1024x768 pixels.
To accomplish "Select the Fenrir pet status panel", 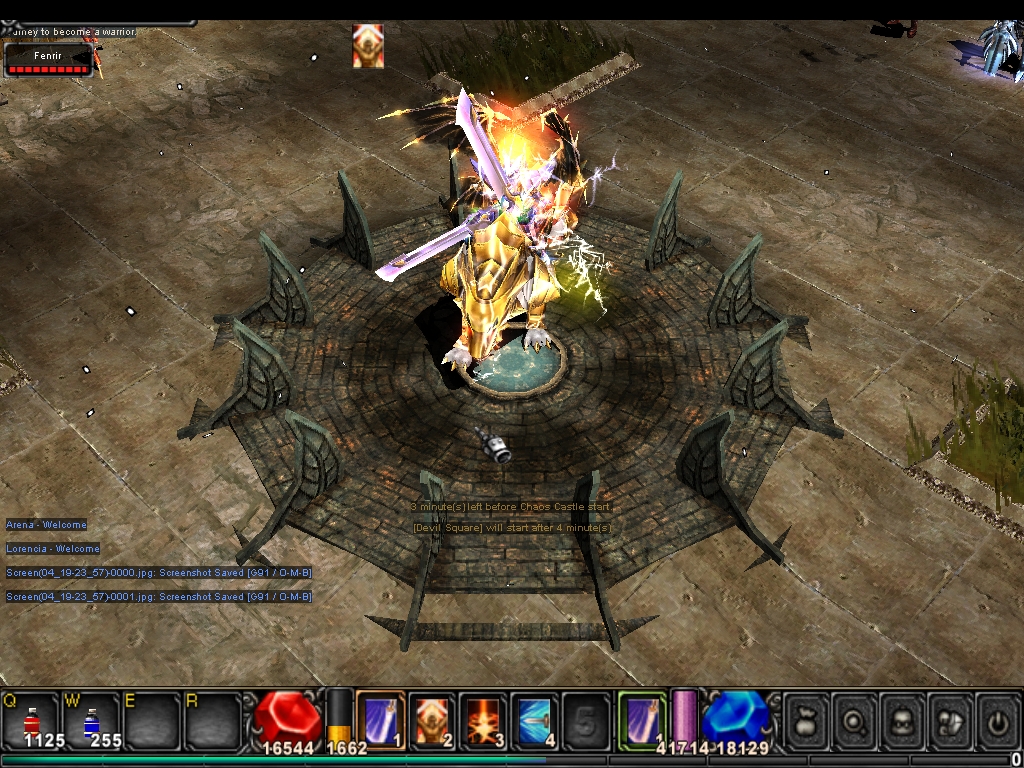I will point(48,60).
